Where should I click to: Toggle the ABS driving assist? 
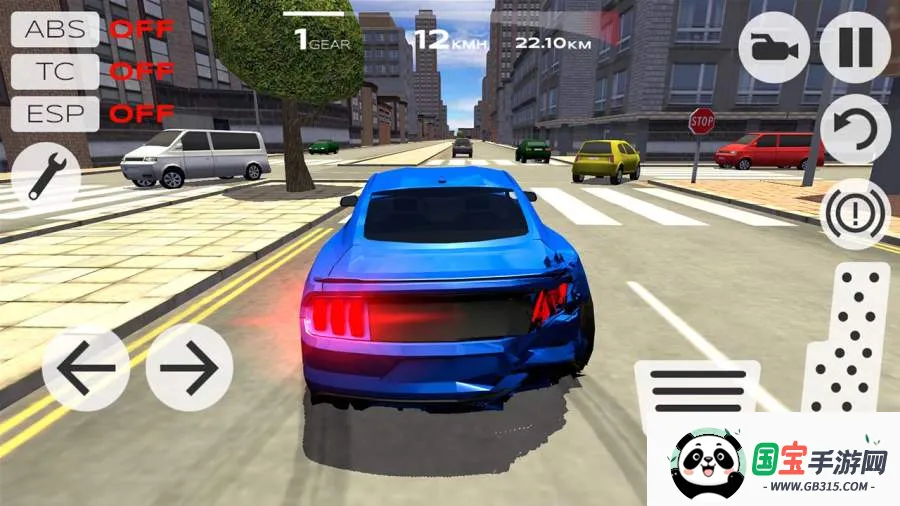coord(55,29)
